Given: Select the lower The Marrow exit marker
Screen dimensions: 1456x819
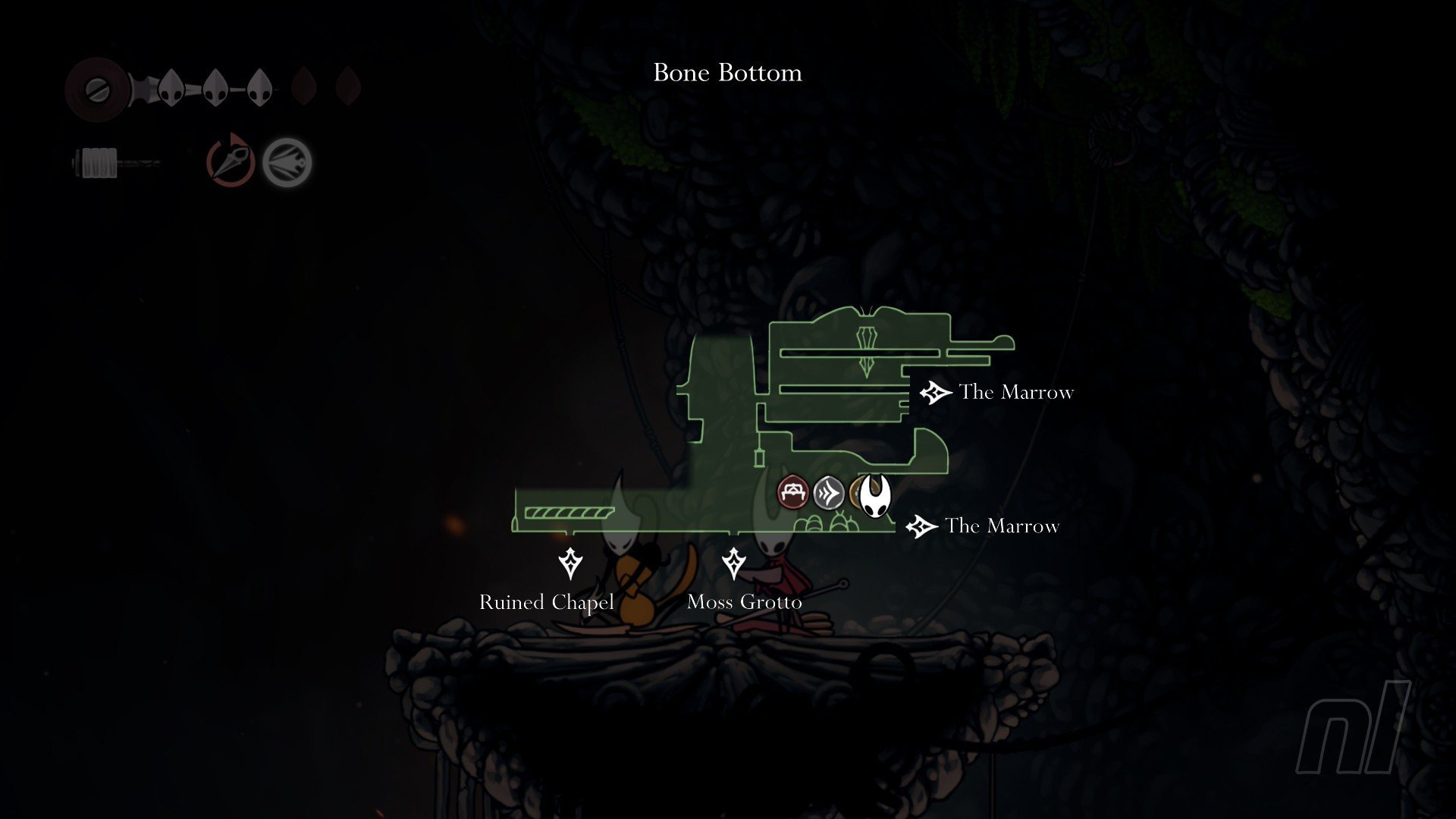Looking at the screenshot, I should [921, 526].
